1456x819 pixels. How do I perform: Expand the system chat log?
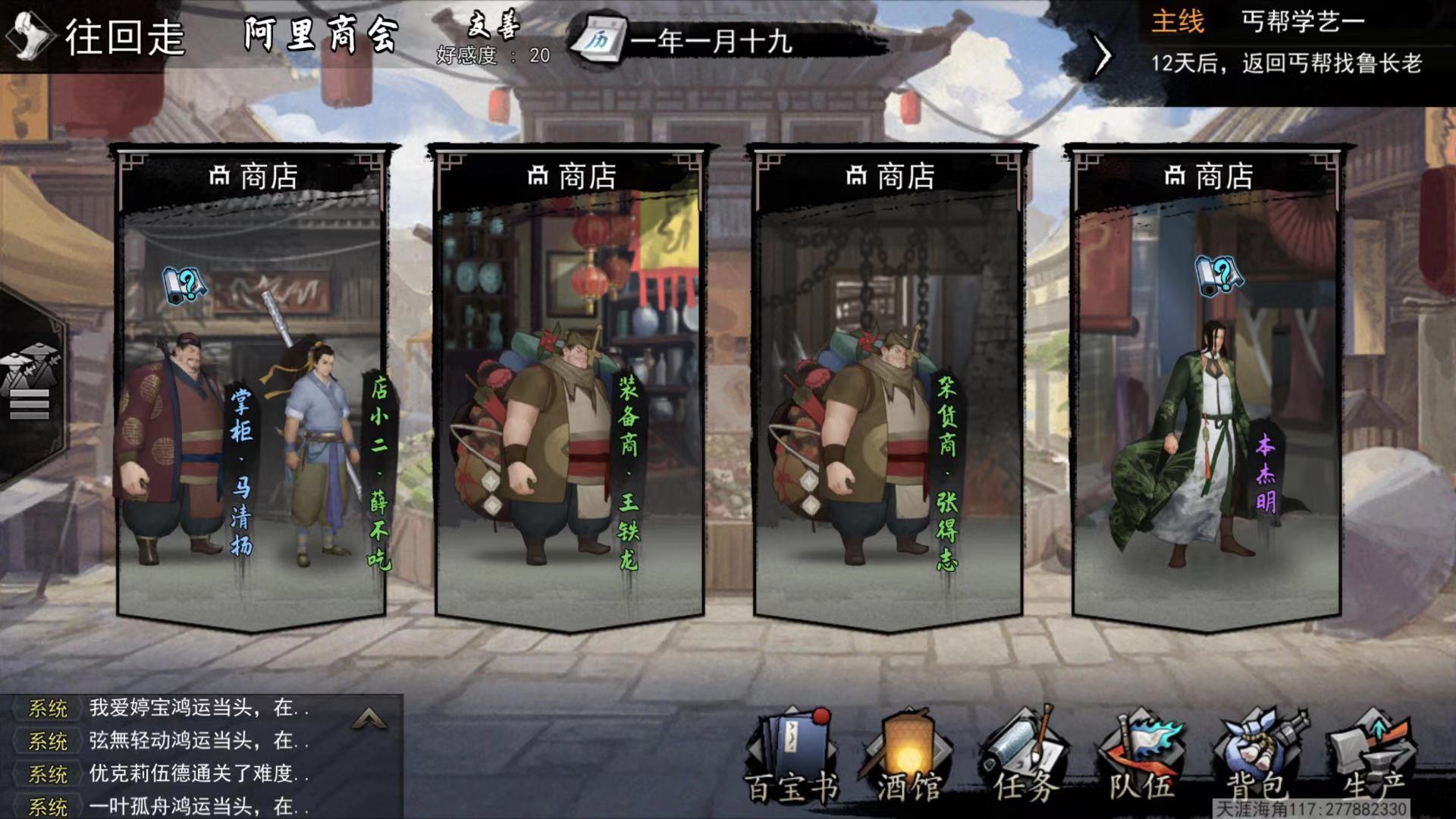(x=370, y=717)
